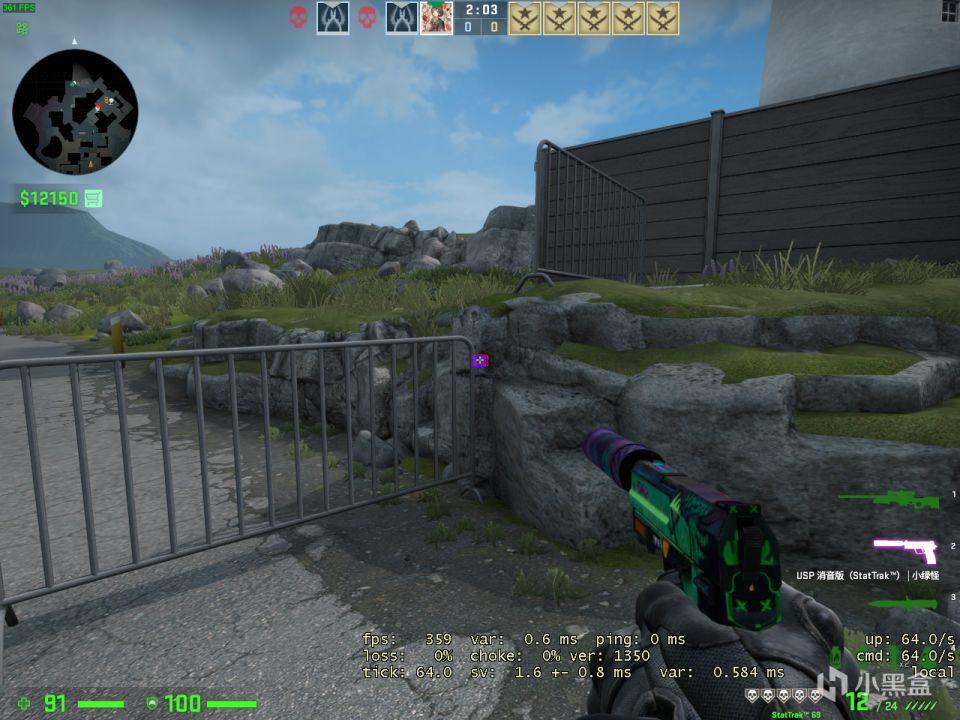Switch to the knife weapon slot
Viewport: 960px width, 720px height.
pos(903,602)
